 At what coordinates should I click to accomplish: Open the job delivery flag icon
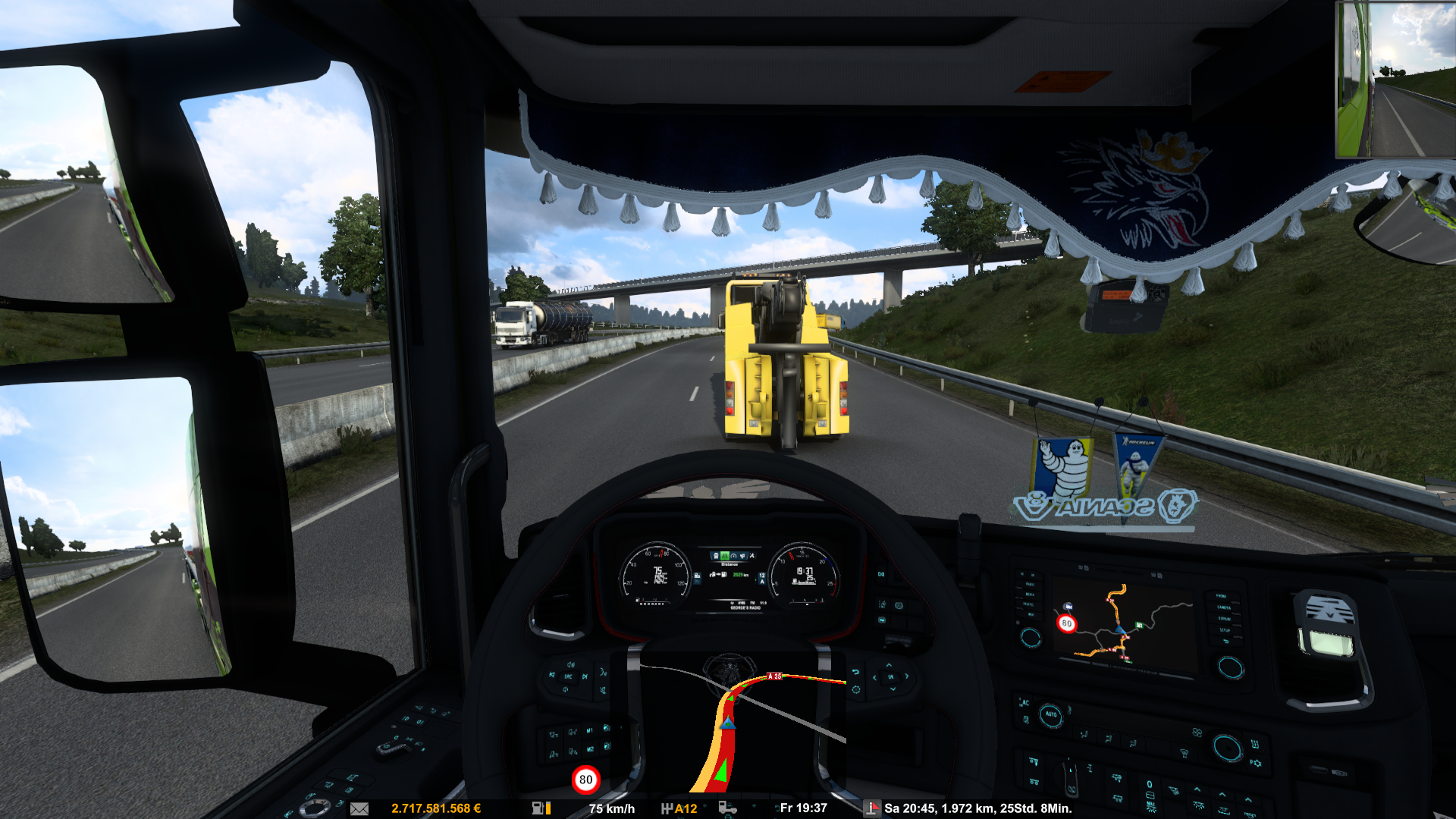(x=872, y=808)
